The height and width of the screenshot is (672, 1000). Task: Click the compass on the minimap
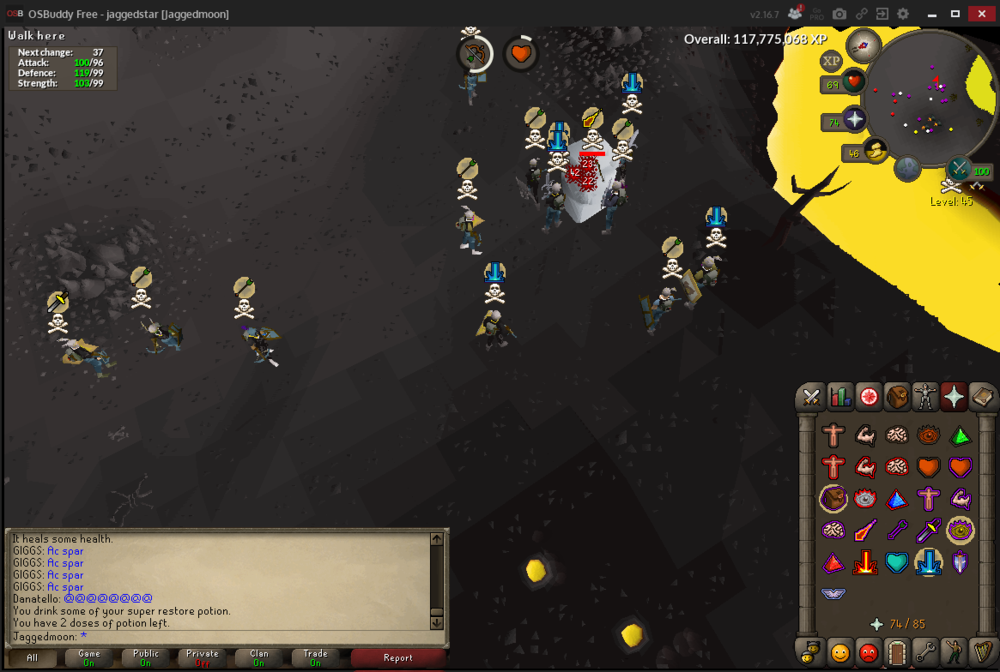[x=862, y=44]
